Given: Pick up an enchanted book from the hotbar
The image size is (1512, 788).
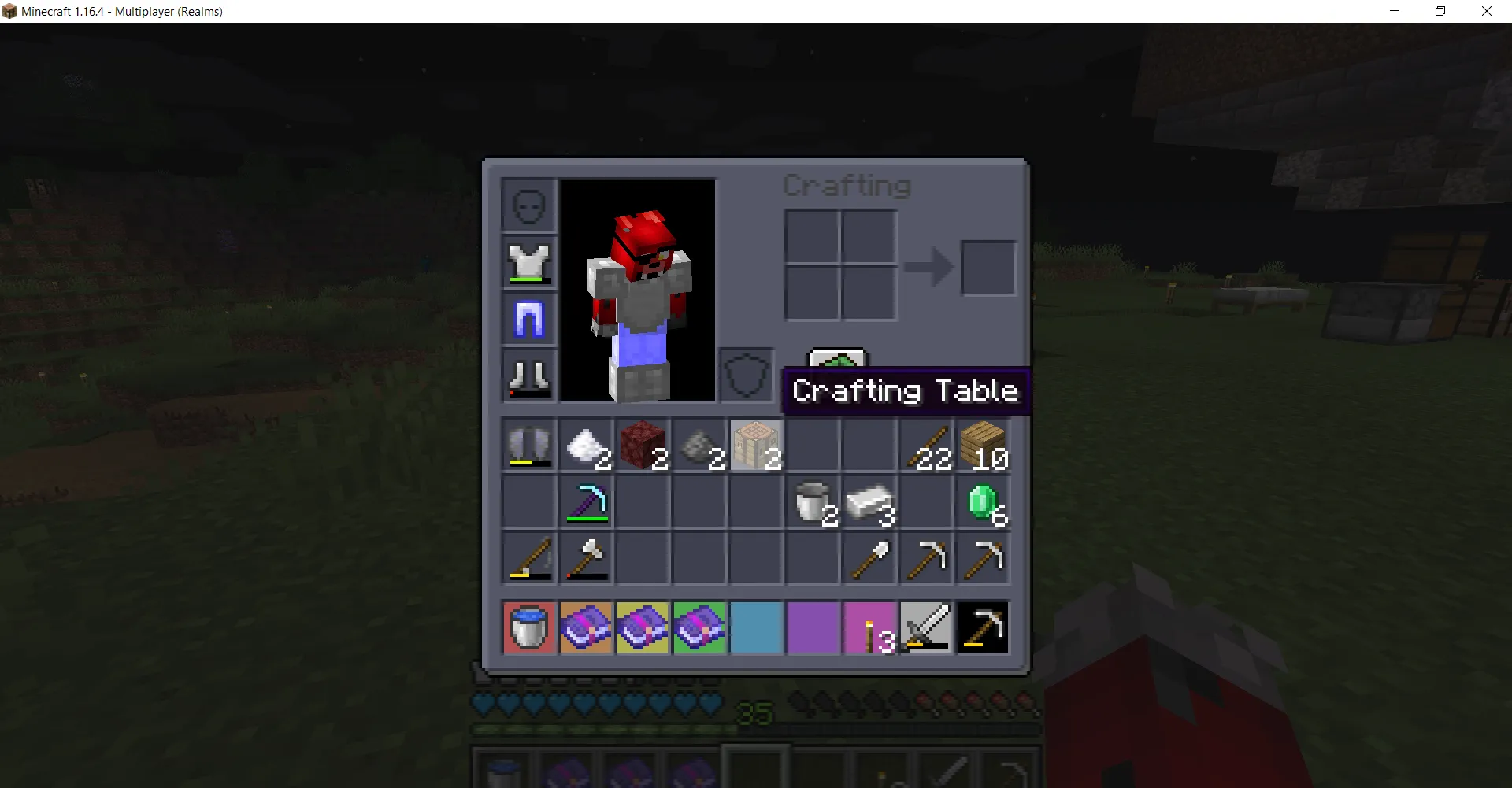Looking at the screenshot, I should pos(587,627).
